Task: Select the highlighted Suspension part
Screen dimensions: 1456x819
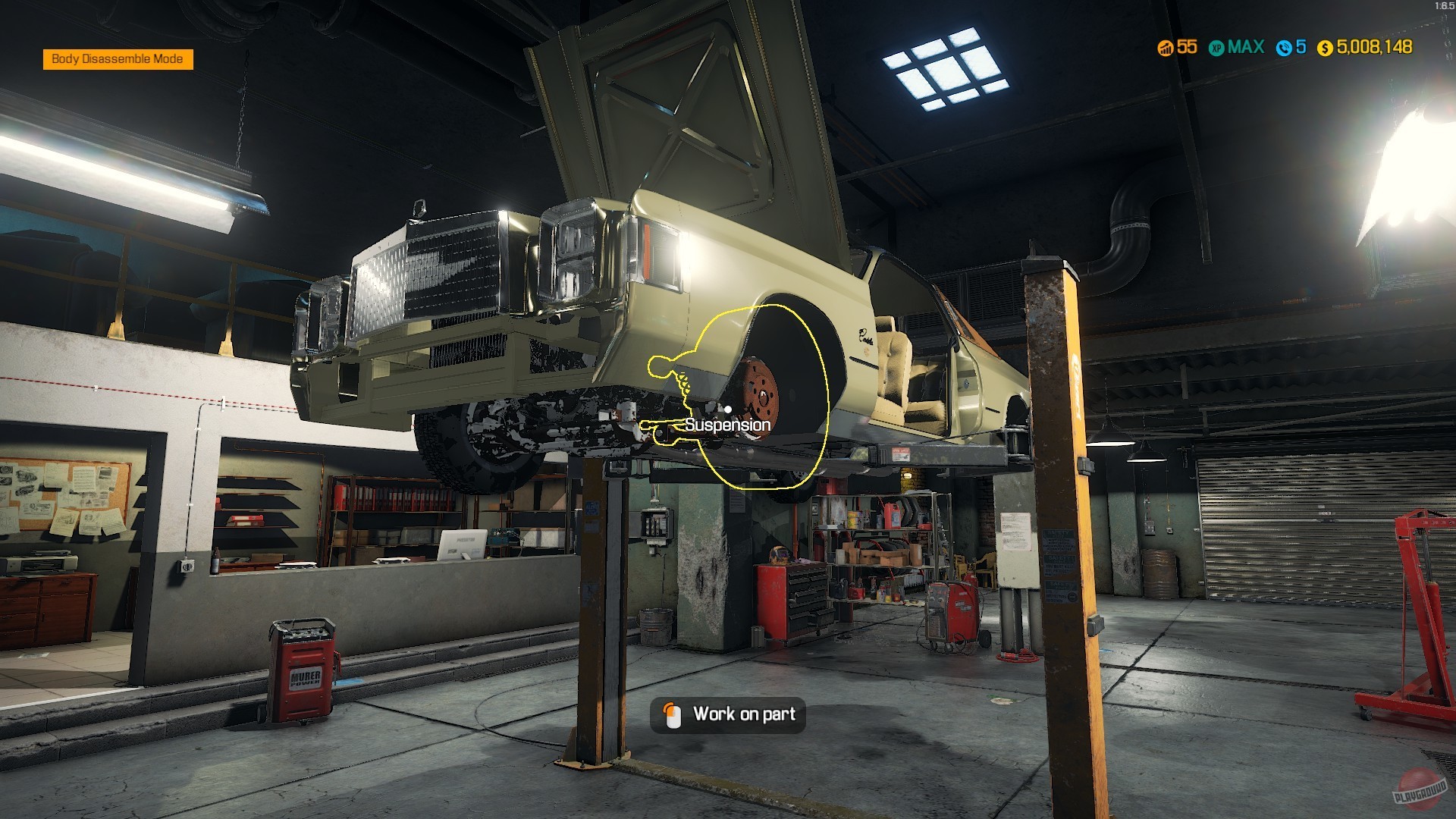Action: point(728,425)
